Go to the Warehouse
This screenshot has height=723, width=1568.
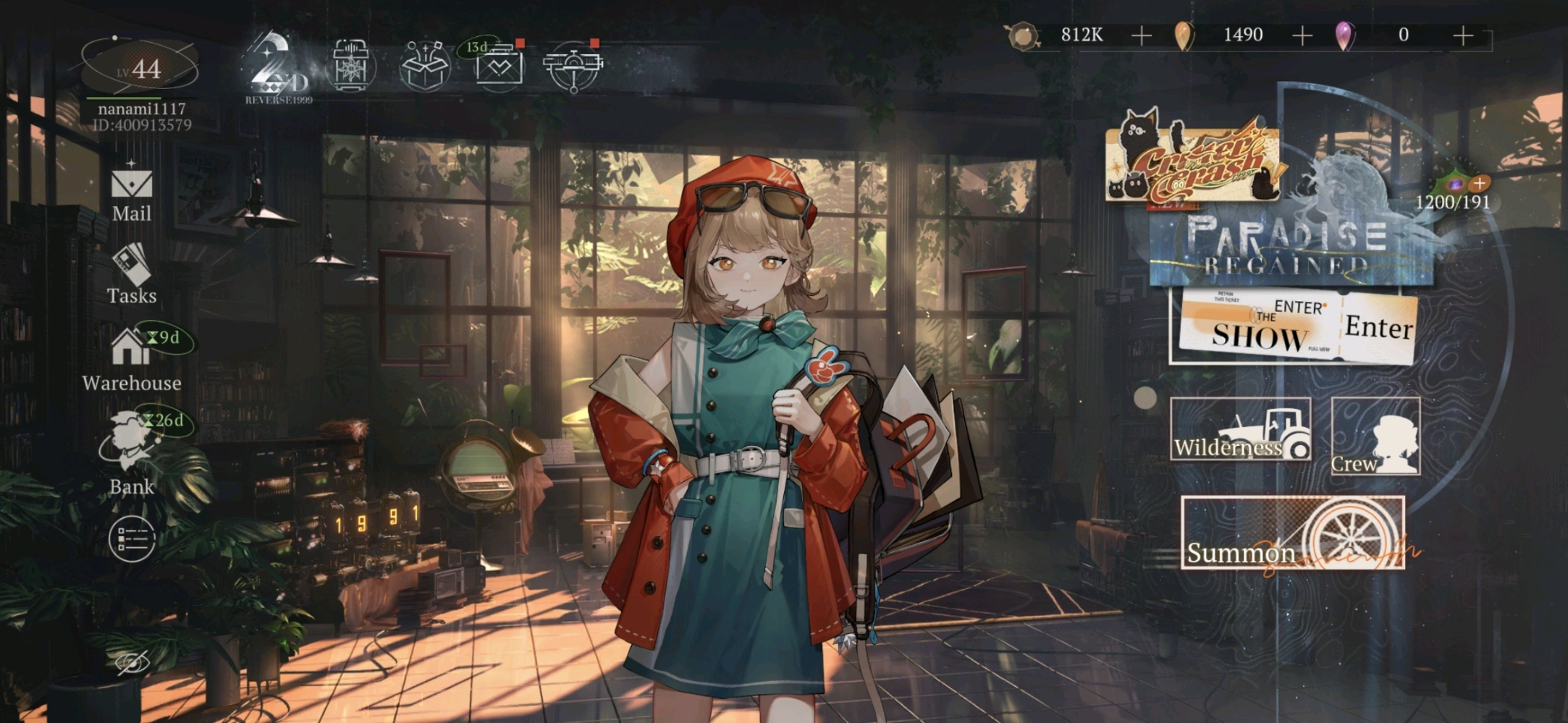[132, 360]
